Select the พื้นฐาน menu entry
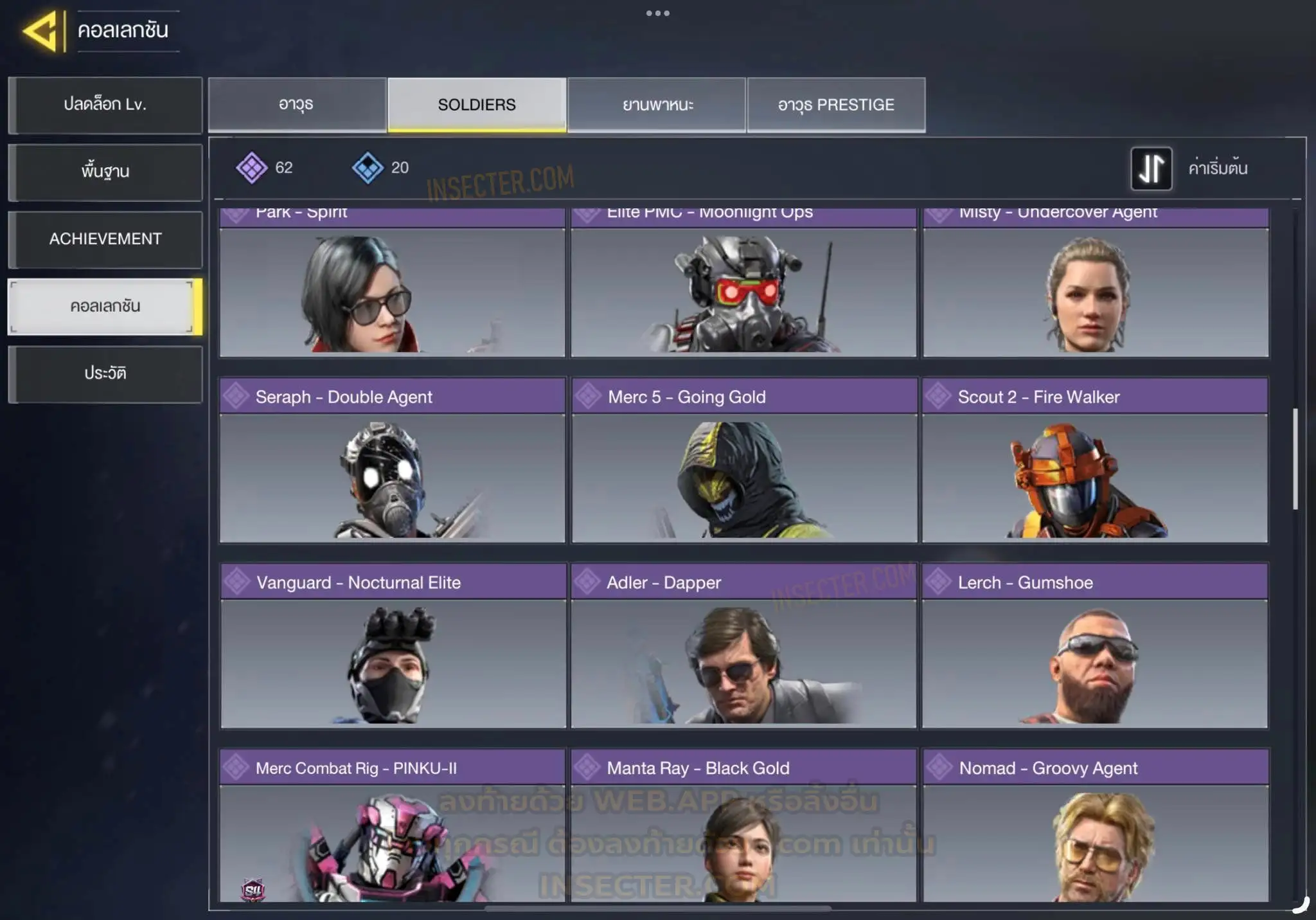The width and height of the screenshot is (1316, 920). pos(105,172)
